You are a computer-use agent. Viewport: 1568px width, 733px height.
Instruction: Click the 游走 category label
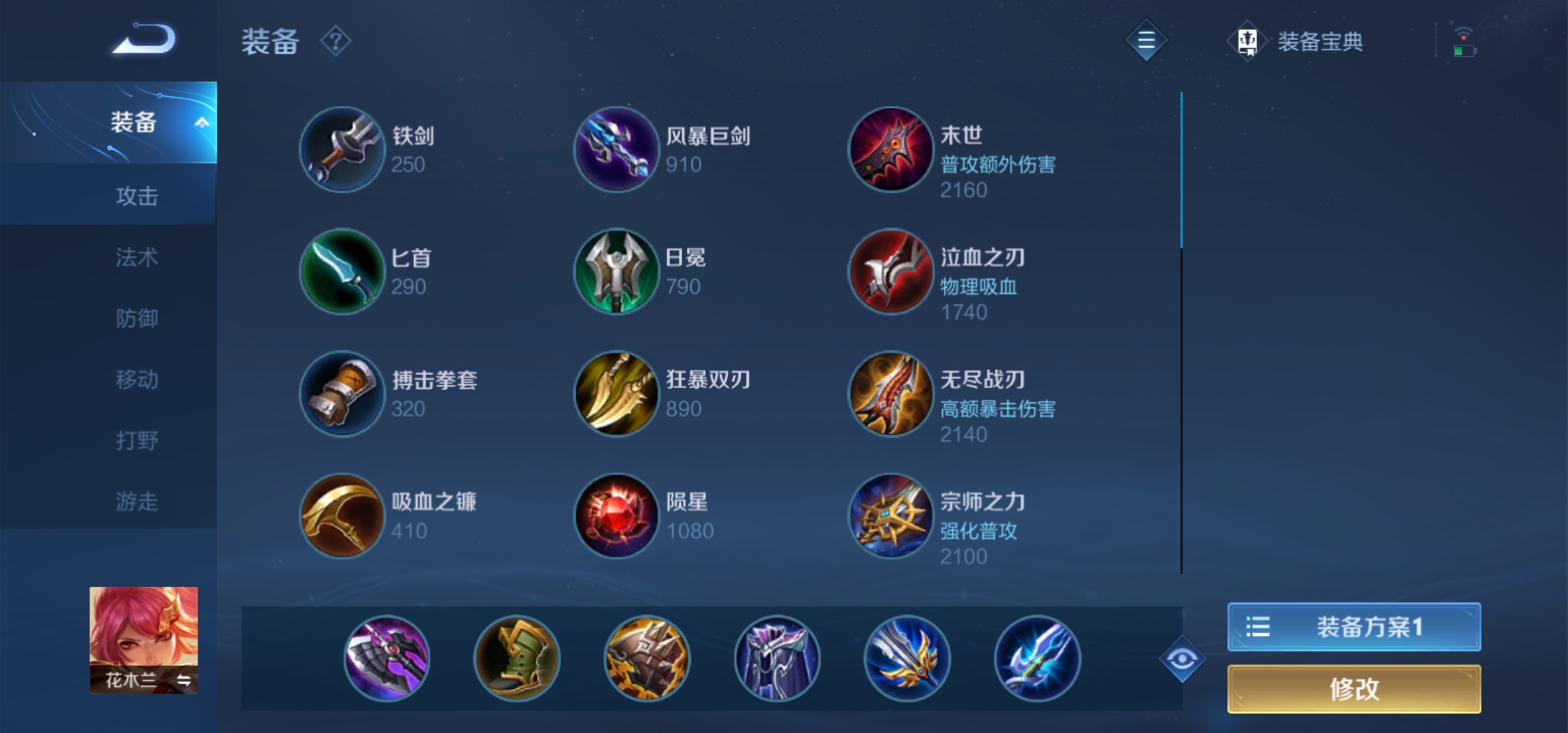click(x=136, y=501)
